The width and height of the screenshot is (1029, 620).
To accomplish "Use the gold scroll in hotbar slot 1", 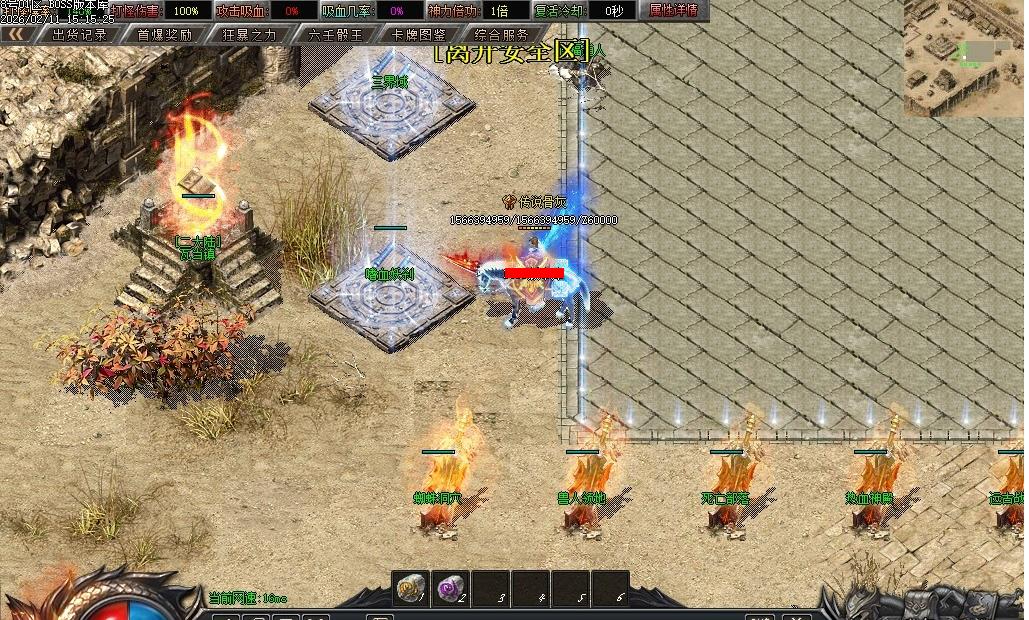I will click(410, 587).
